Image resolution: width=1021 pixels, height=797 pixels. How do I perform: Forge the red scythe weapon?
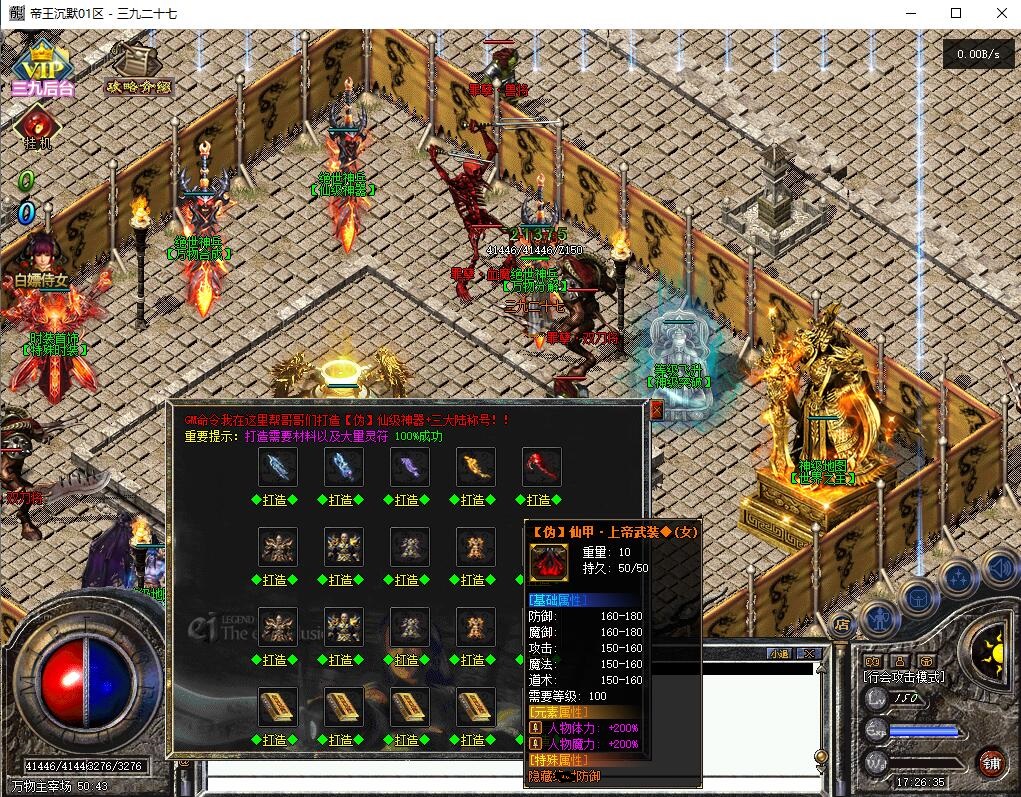(541, 499)
